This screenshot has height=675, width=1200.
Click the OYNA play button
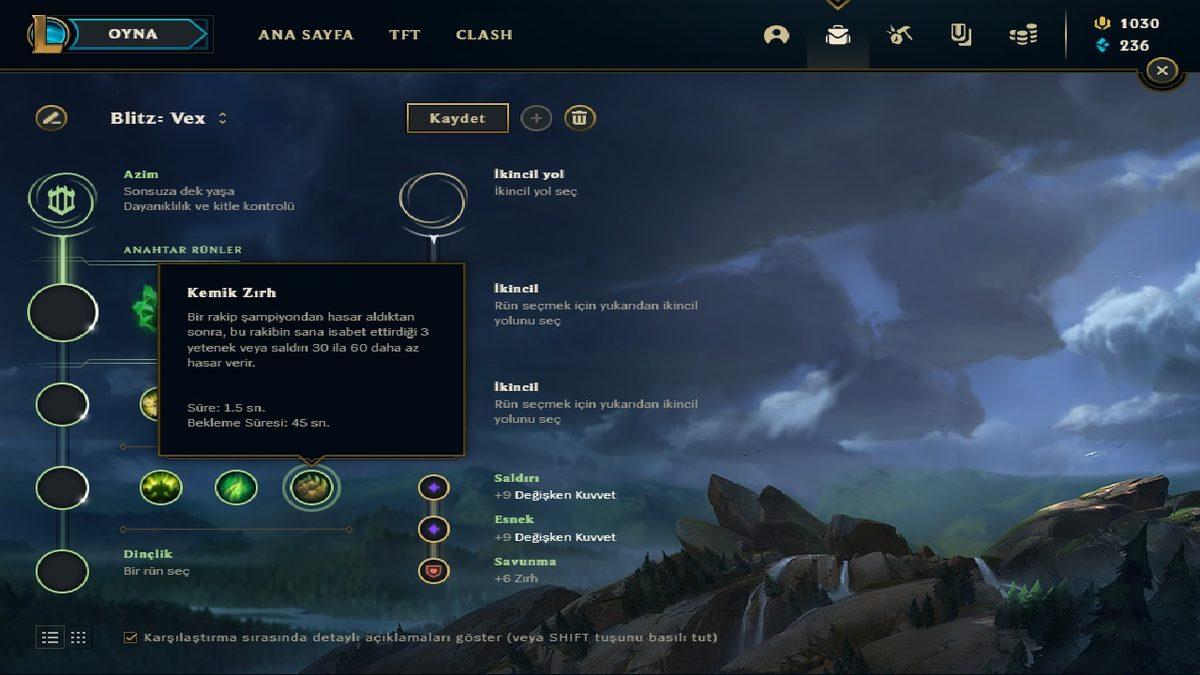click(133, 34)
